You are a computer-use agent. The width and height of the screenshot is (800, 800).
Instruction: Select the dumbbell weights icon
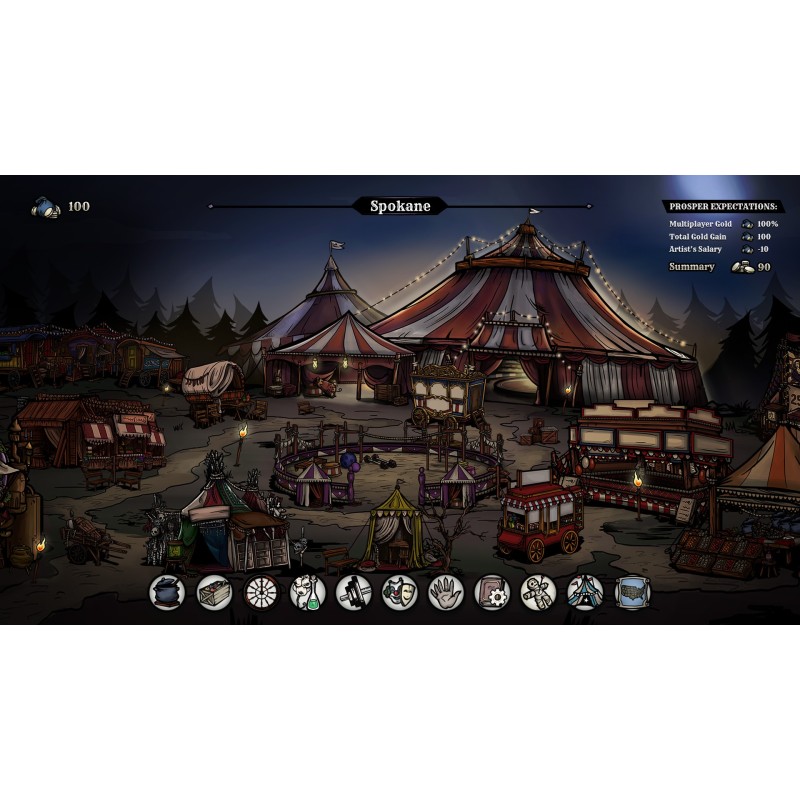coord(354,592)
